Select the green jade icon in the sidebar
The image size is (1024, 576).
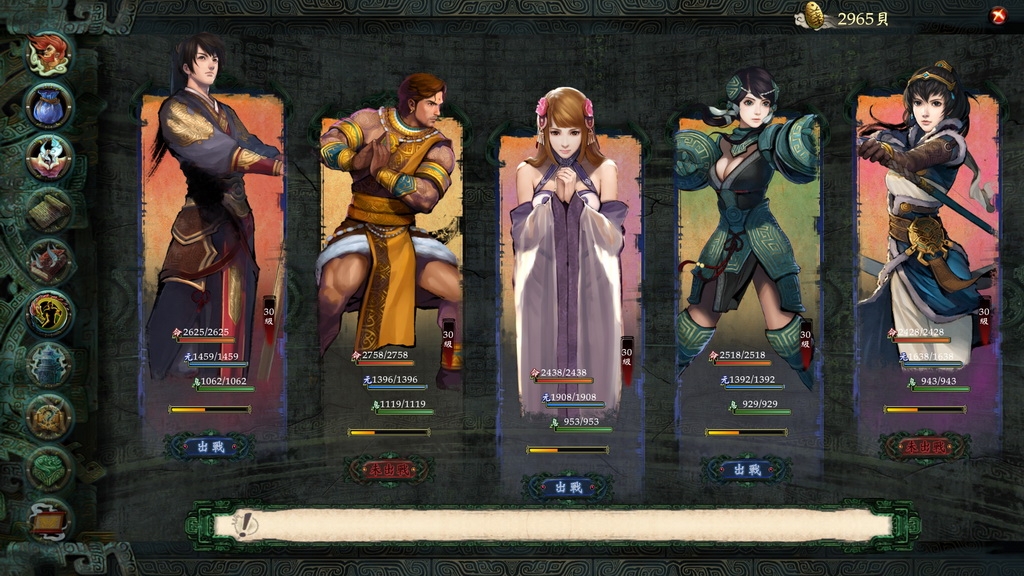coord(49,469)
